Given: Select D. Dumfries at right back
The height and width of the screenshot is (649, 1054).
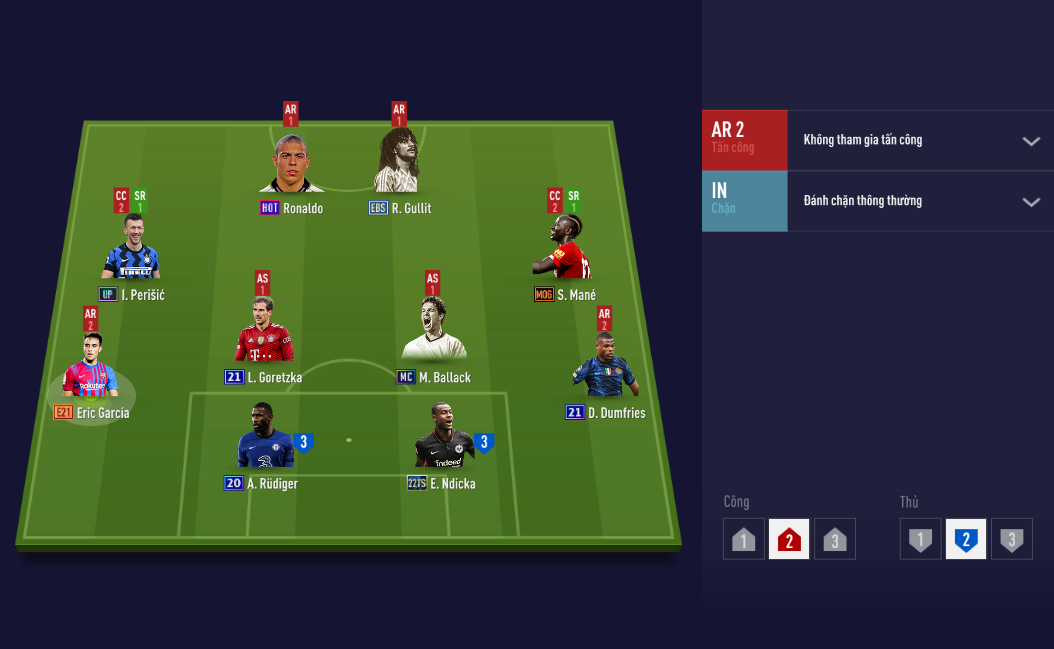Looking at the screenshot, I should 604,369.
